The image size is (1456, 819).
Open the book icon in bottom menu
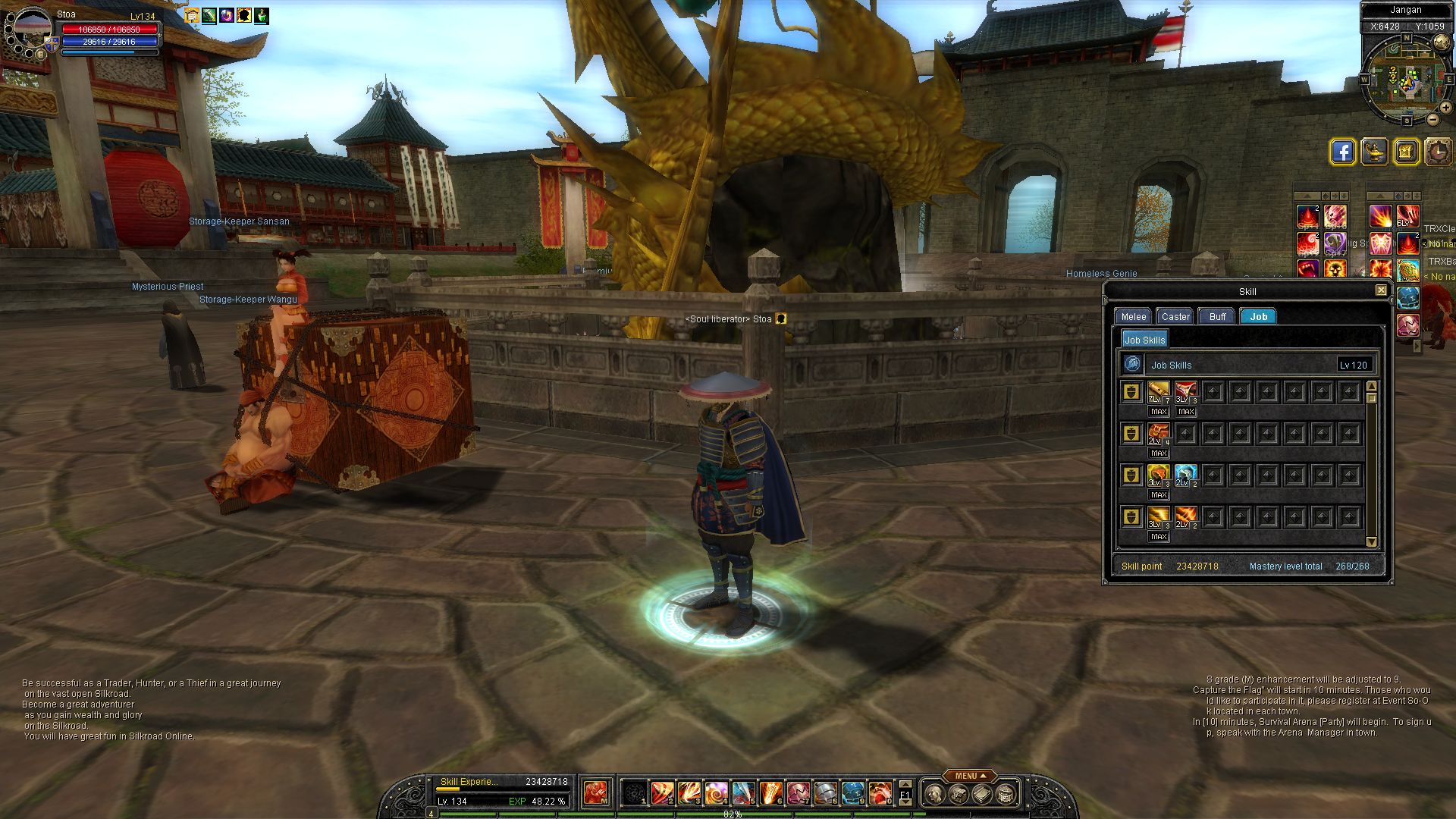tap(982, 794)
